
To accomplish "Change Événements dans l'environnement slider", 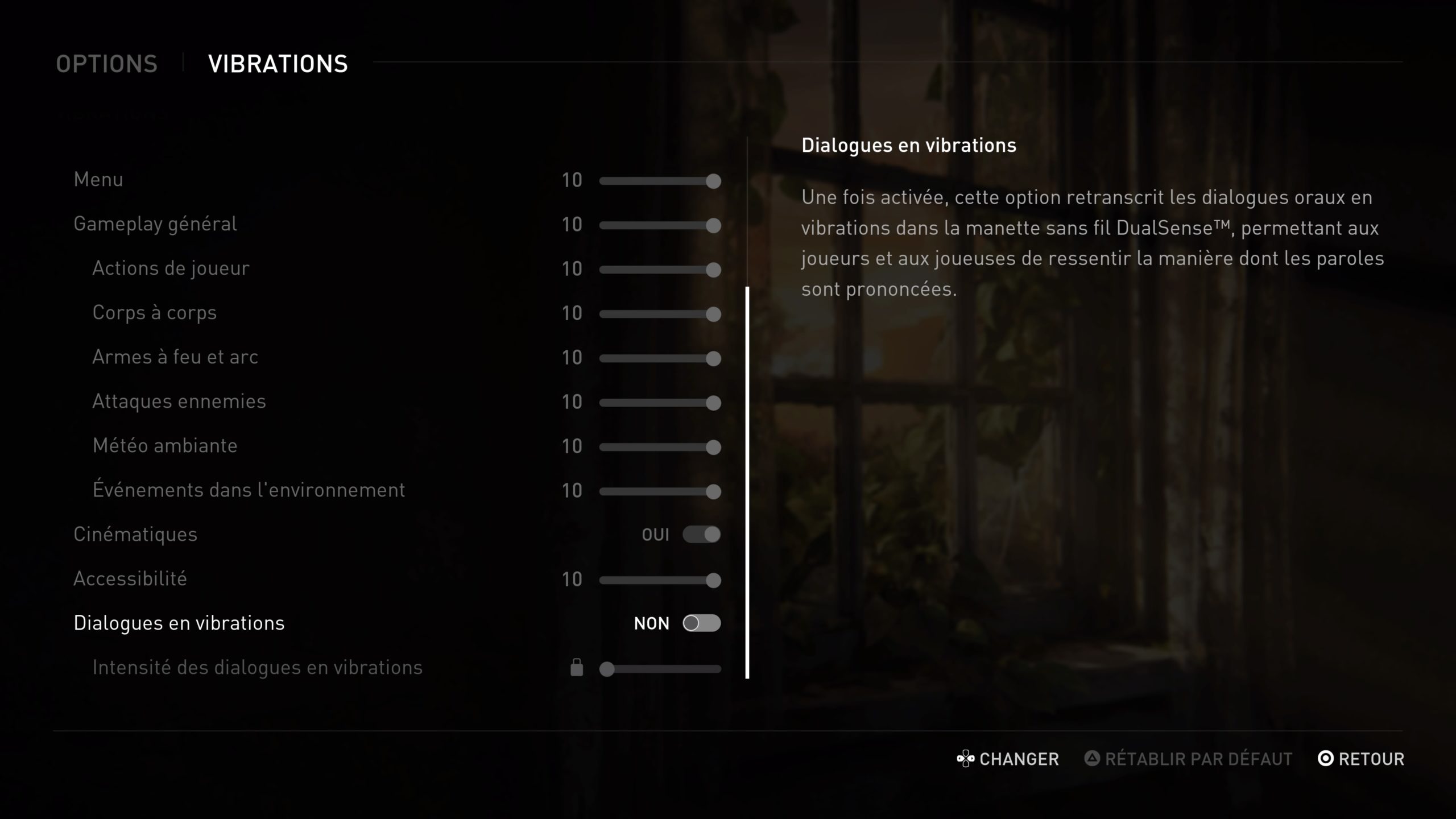I will (x=660, y=491).
